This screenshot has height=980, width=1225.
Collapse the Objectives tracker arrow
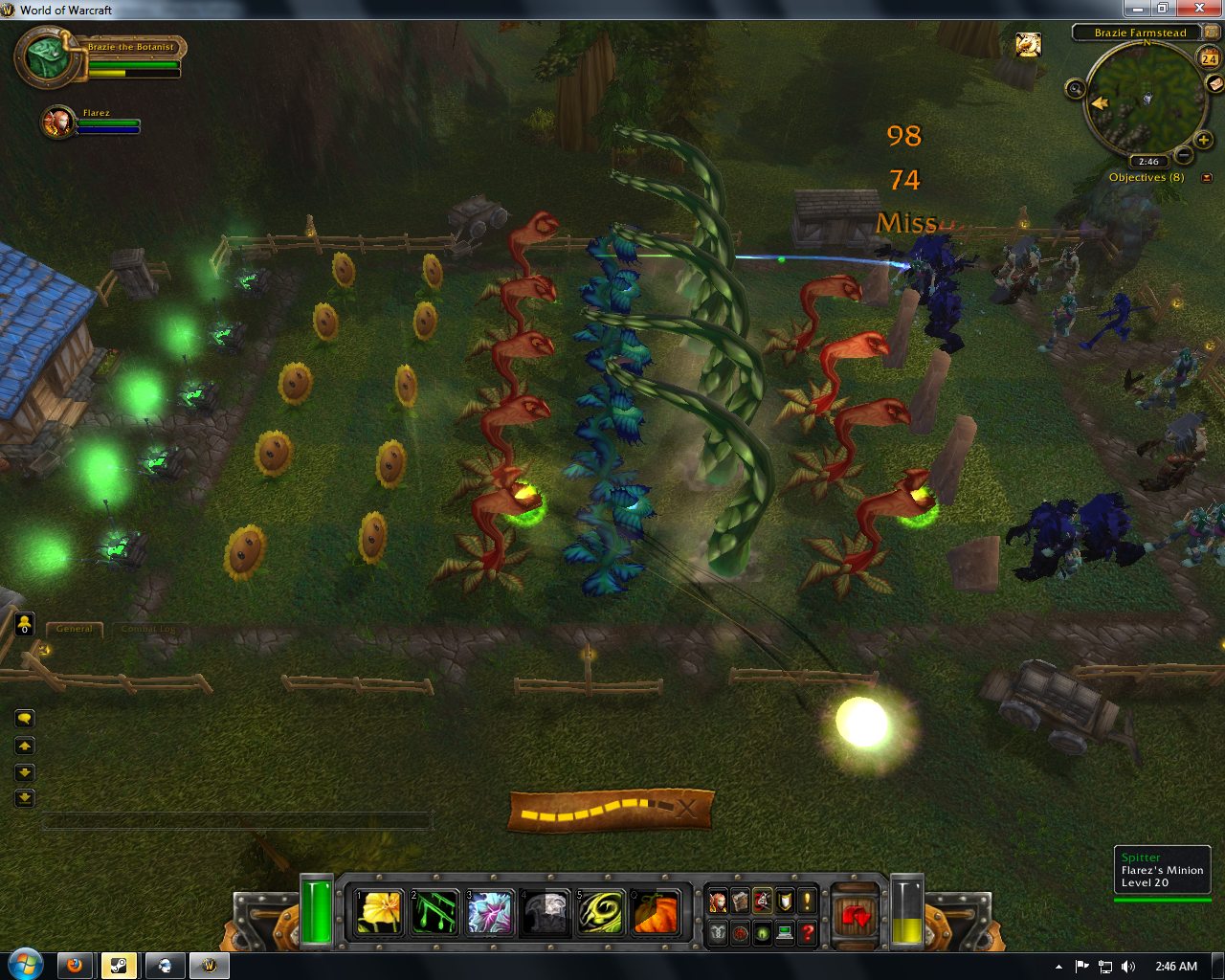tap(1207, 177)
